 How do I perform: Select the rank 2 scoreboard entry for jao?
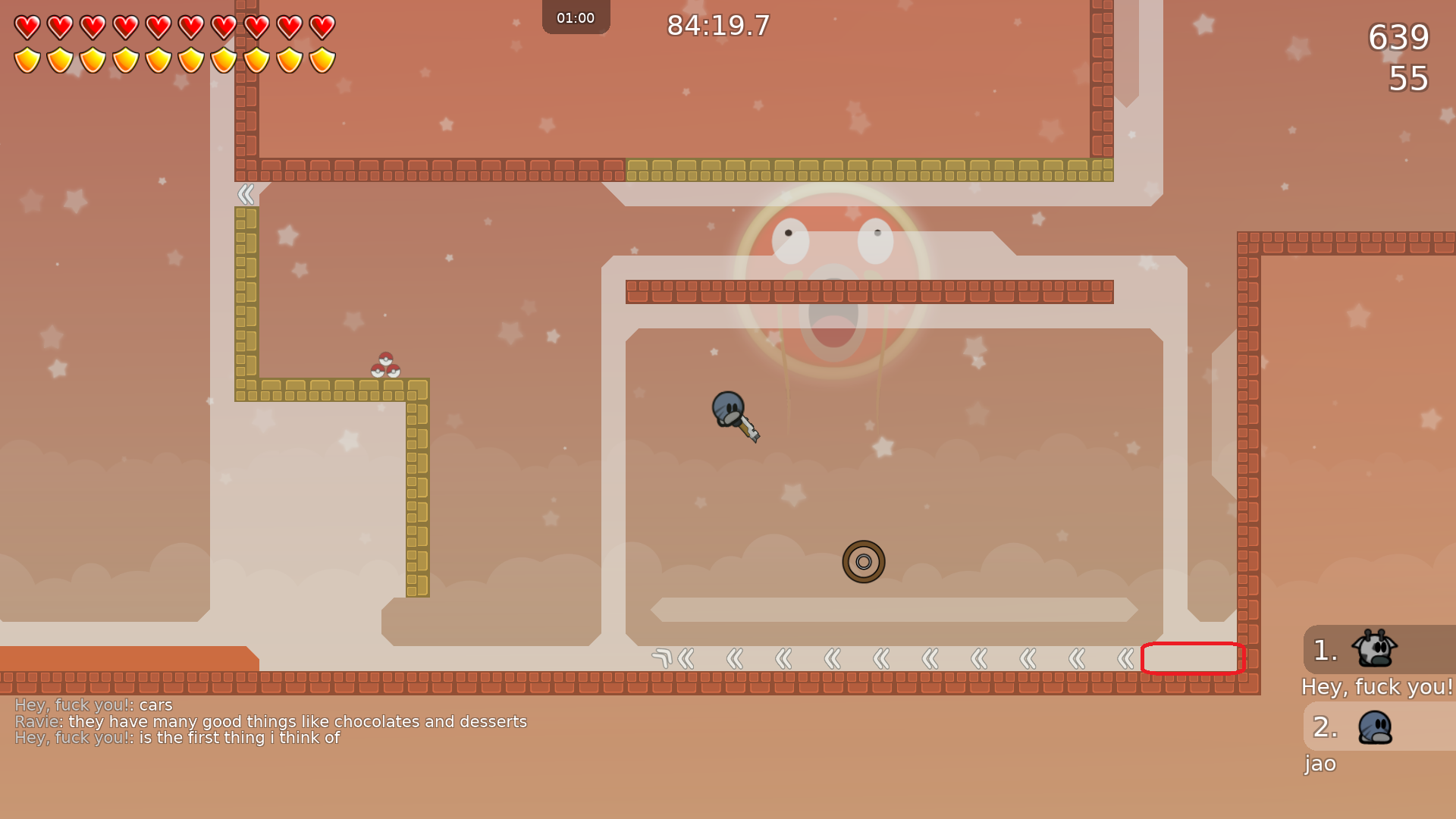point(1357,726)
